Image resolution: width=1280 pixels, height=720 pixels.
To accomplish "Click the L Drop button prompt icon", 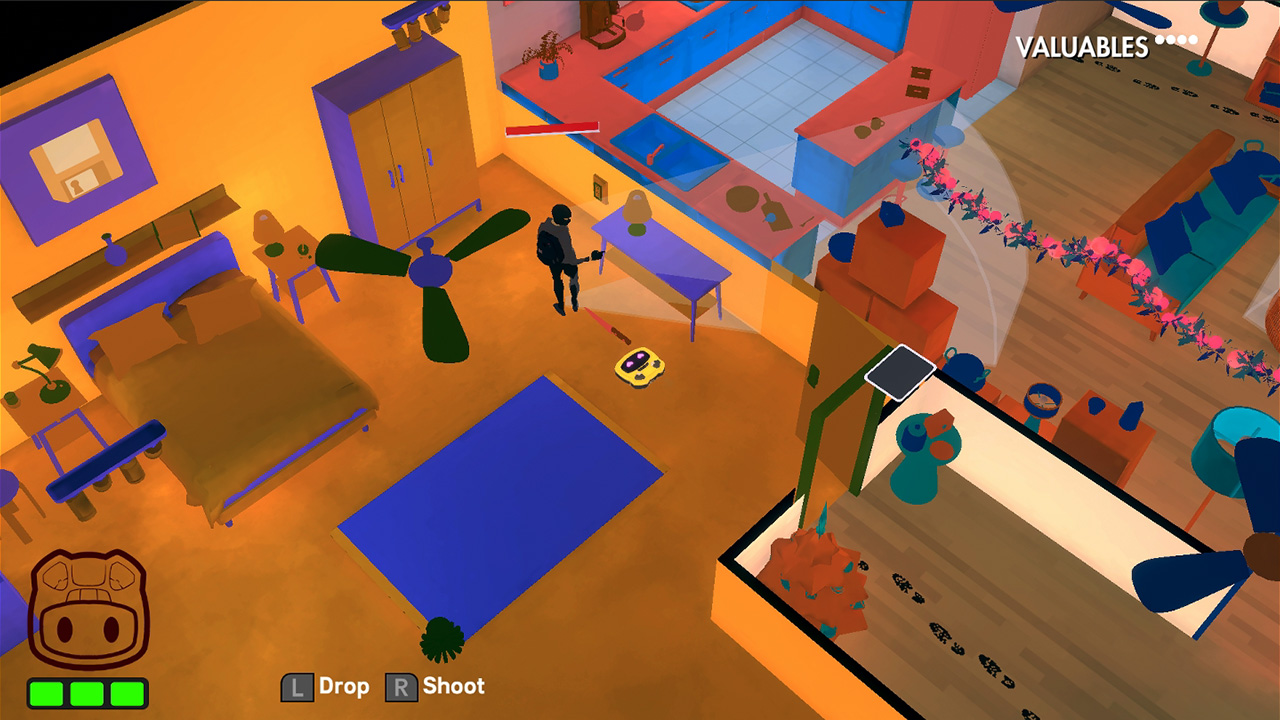I will tap(298, 686).
